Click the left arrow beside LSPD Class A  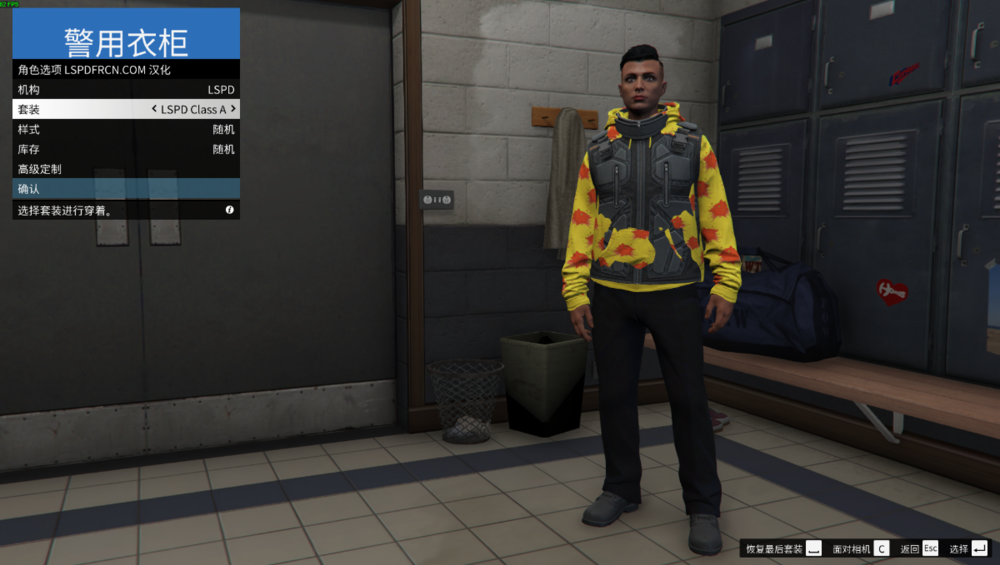click(x=154, y=109)
